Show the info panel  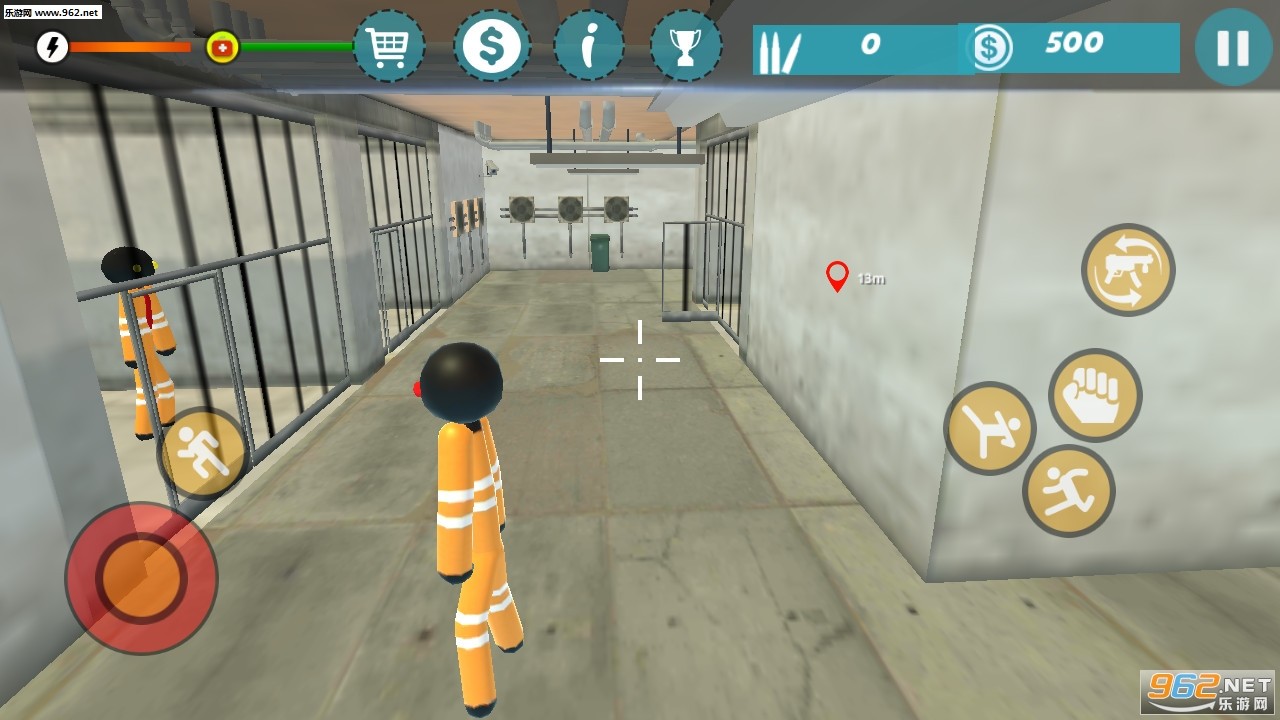[x=589, y=46]
